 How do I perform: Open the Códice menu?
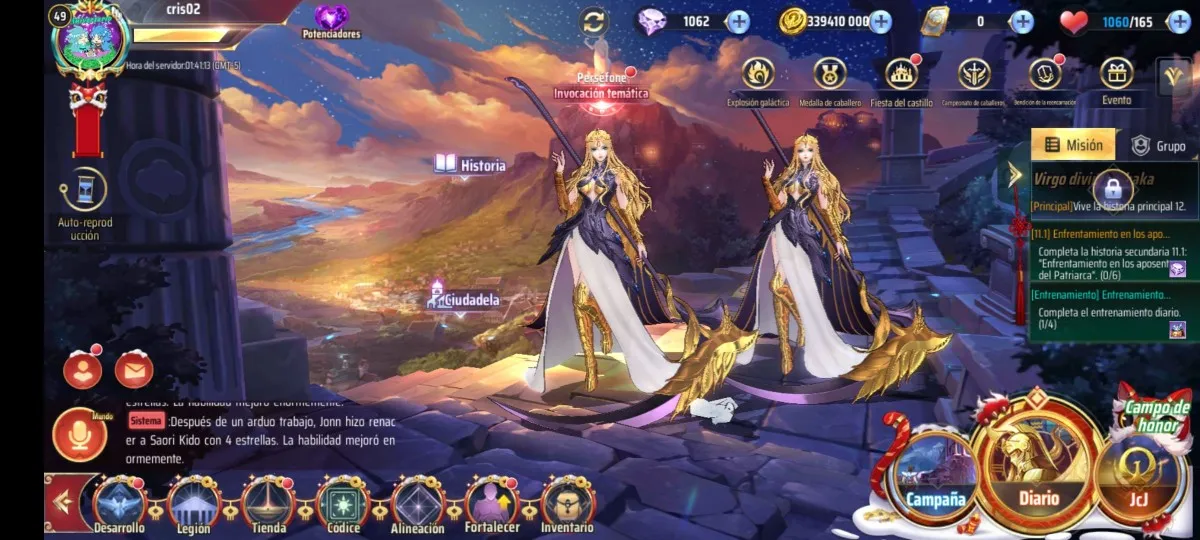click(343, 502)
